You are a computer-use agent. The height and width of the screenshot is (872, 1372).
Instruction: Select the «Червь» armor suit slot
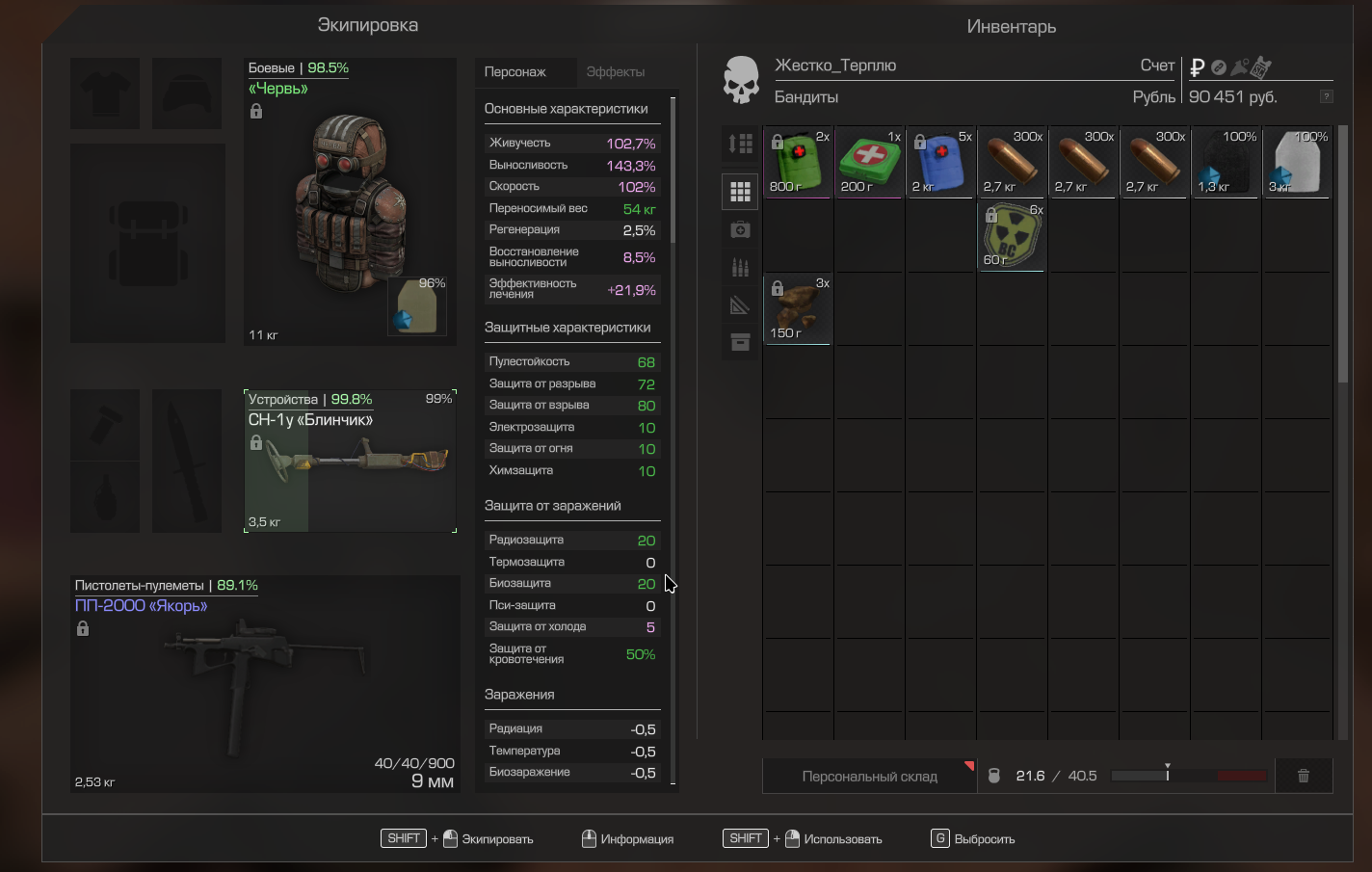click(x=350, y=202)
